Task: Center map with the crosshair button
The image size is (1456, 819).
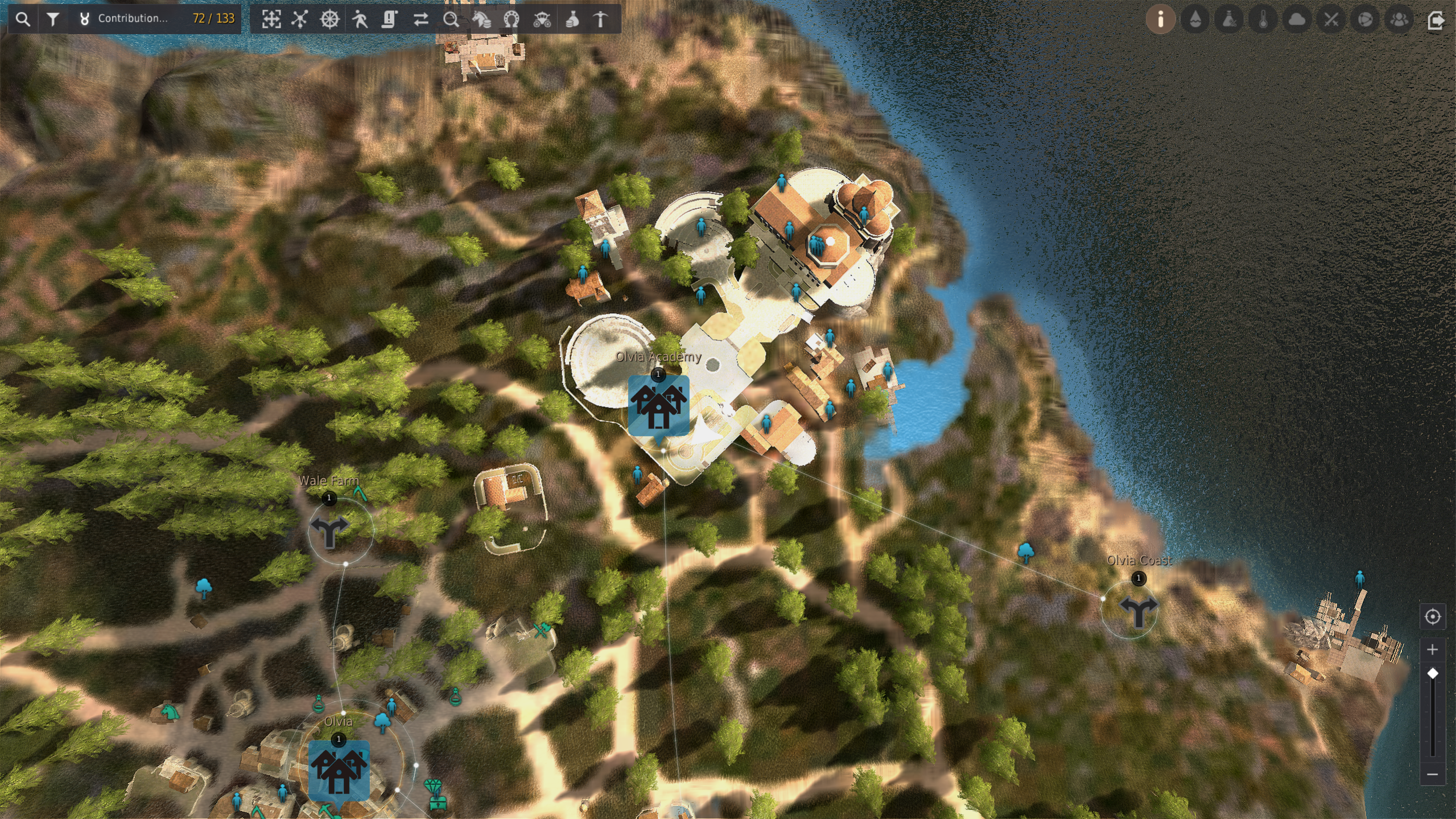Action: (1432, 616)
